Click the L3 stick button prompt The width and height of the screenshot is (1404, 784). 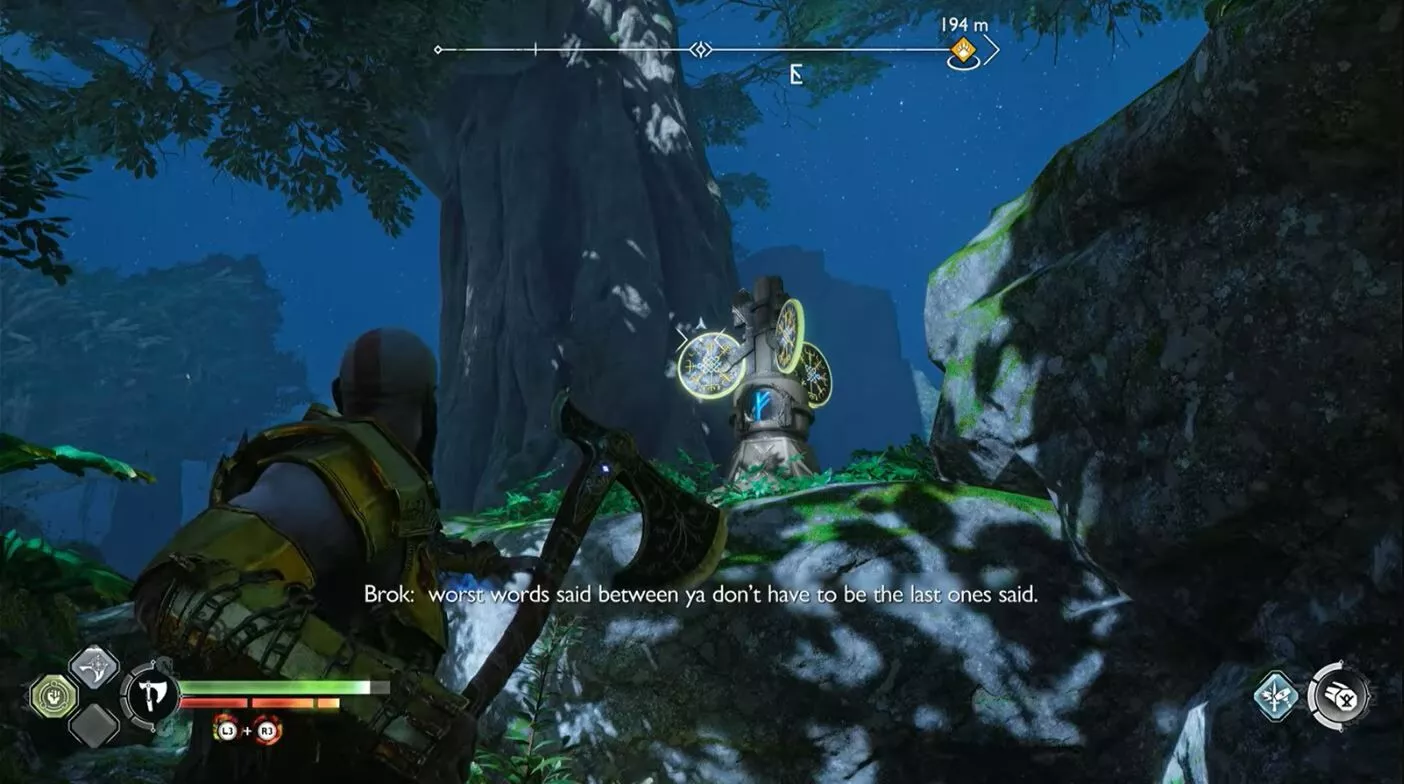point(226,730)
